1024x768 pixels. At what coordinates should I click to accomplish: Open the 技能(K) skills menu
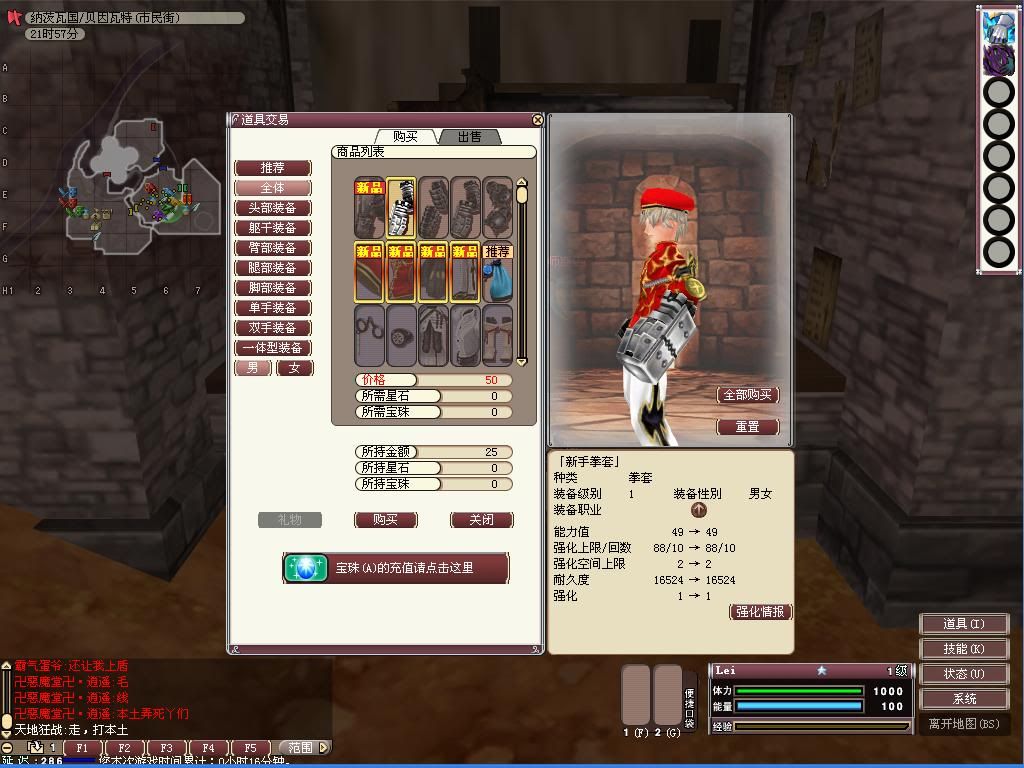coord(963,649)
